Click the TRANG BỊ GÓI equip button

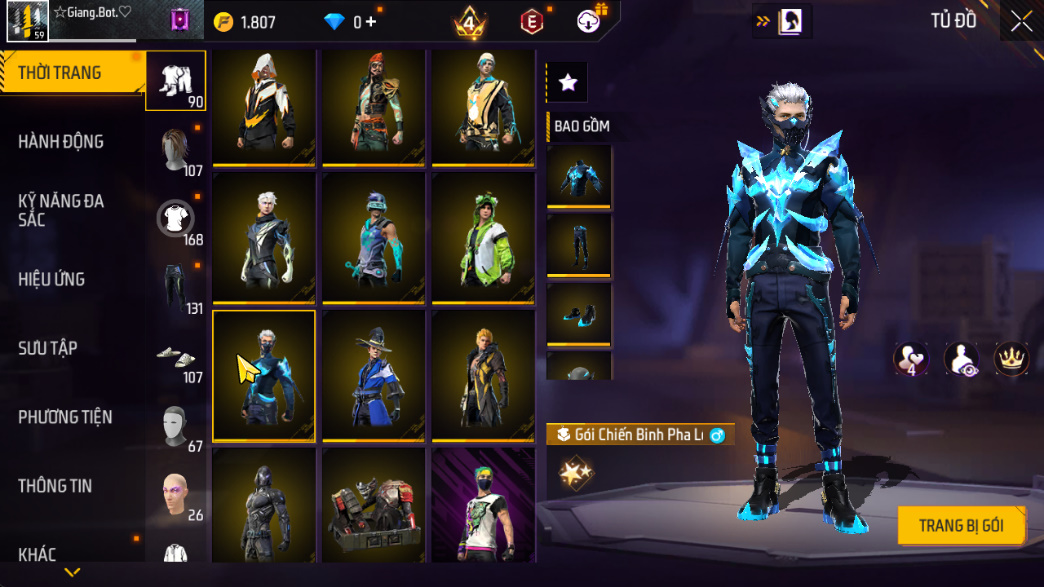(x=960, y=525)
